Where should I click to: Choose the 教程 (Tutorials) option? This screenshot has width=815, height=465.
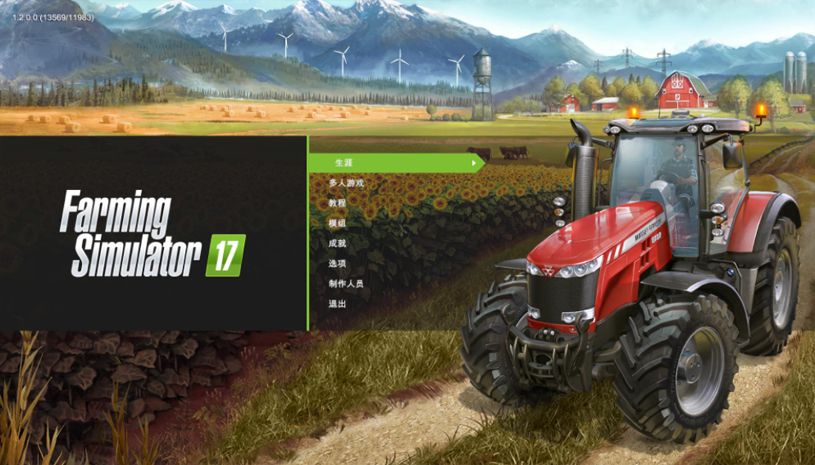coord(337,203)
